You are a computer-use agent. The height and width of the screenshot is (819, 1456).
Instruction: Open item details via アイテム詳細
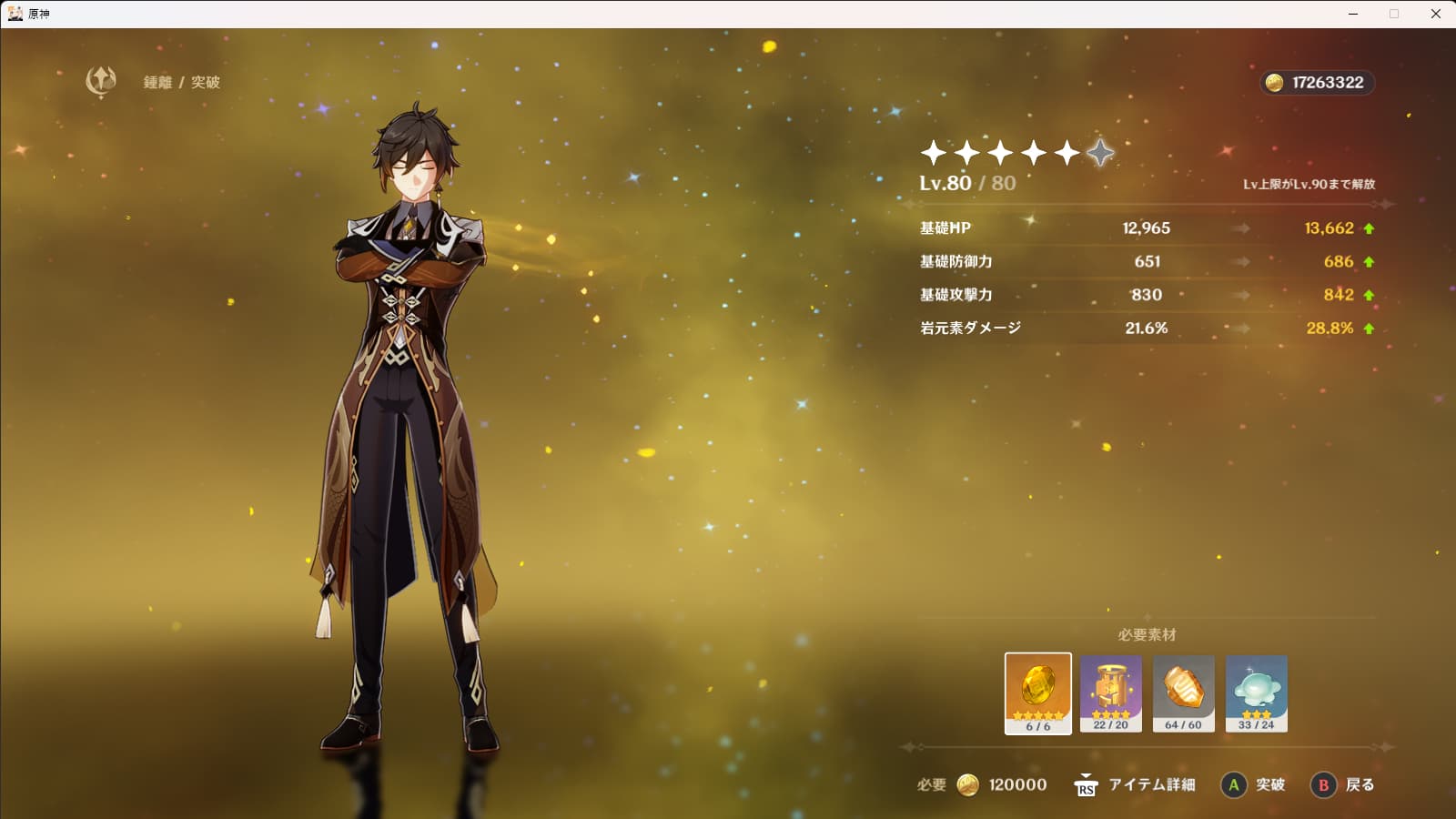(1135, 784)
